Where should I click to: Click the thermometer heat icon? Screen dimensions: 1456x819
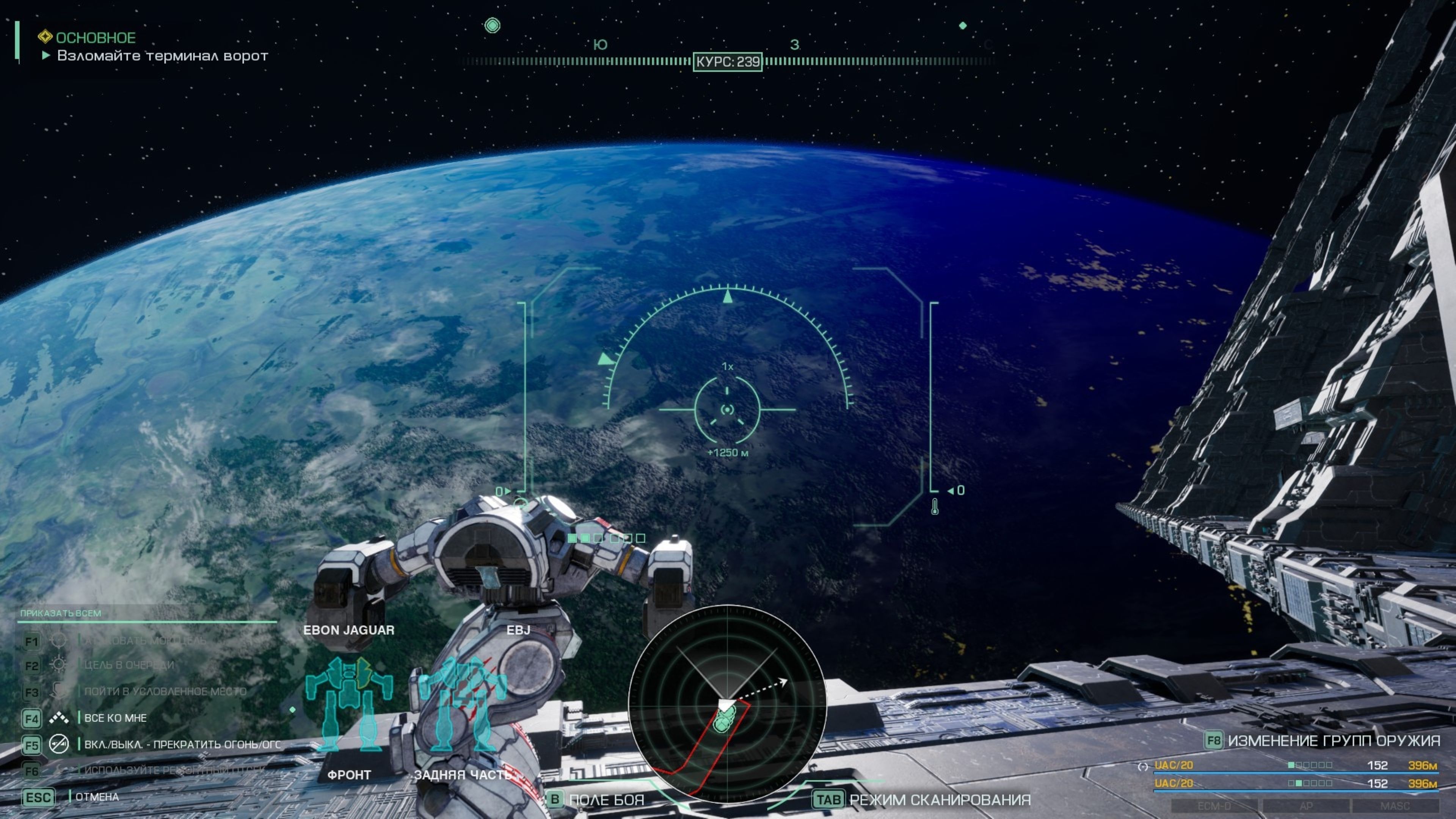[x=935, y=507]
